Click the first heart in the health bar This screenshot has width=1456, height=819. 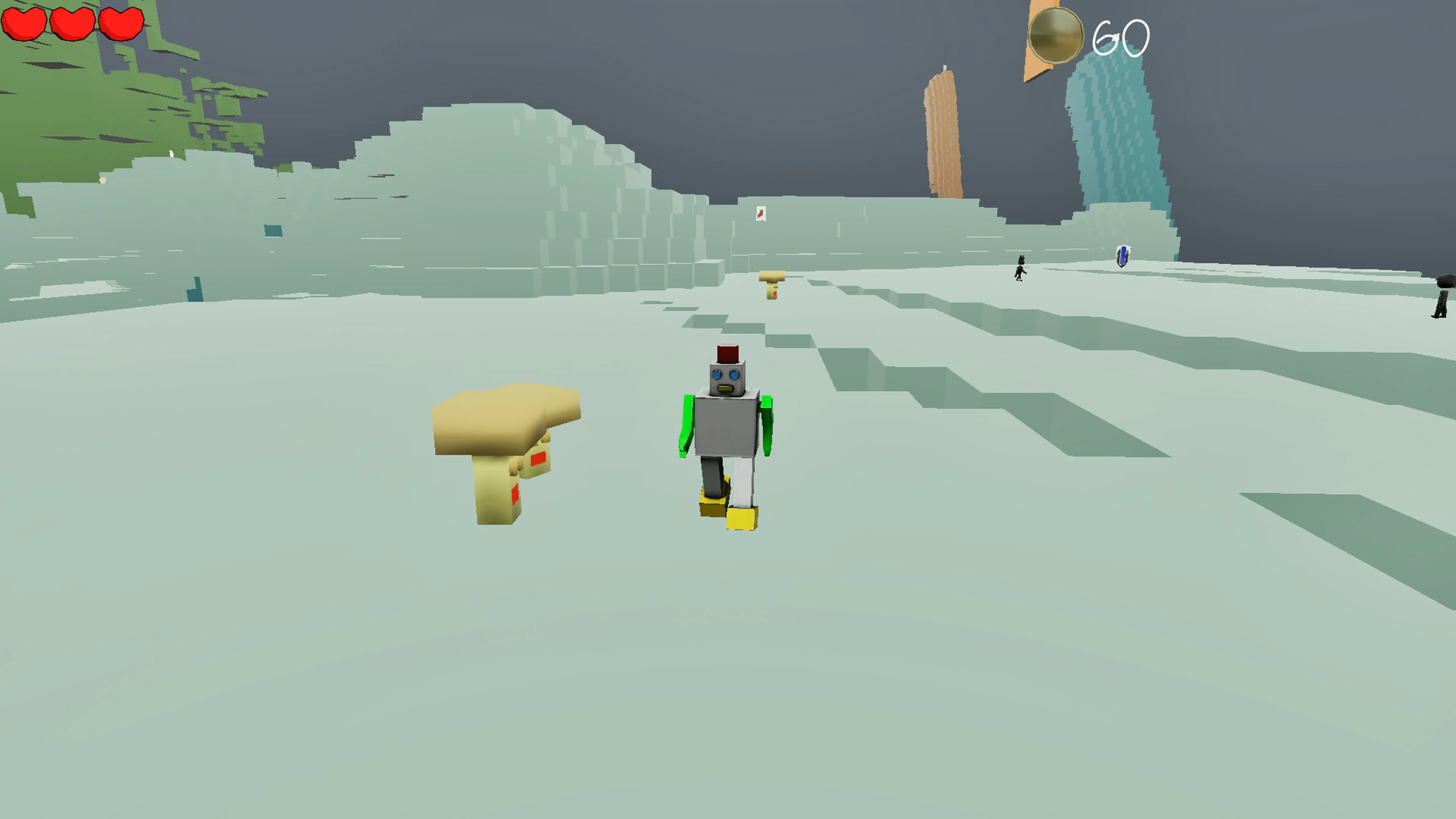(x=24, y=23)
